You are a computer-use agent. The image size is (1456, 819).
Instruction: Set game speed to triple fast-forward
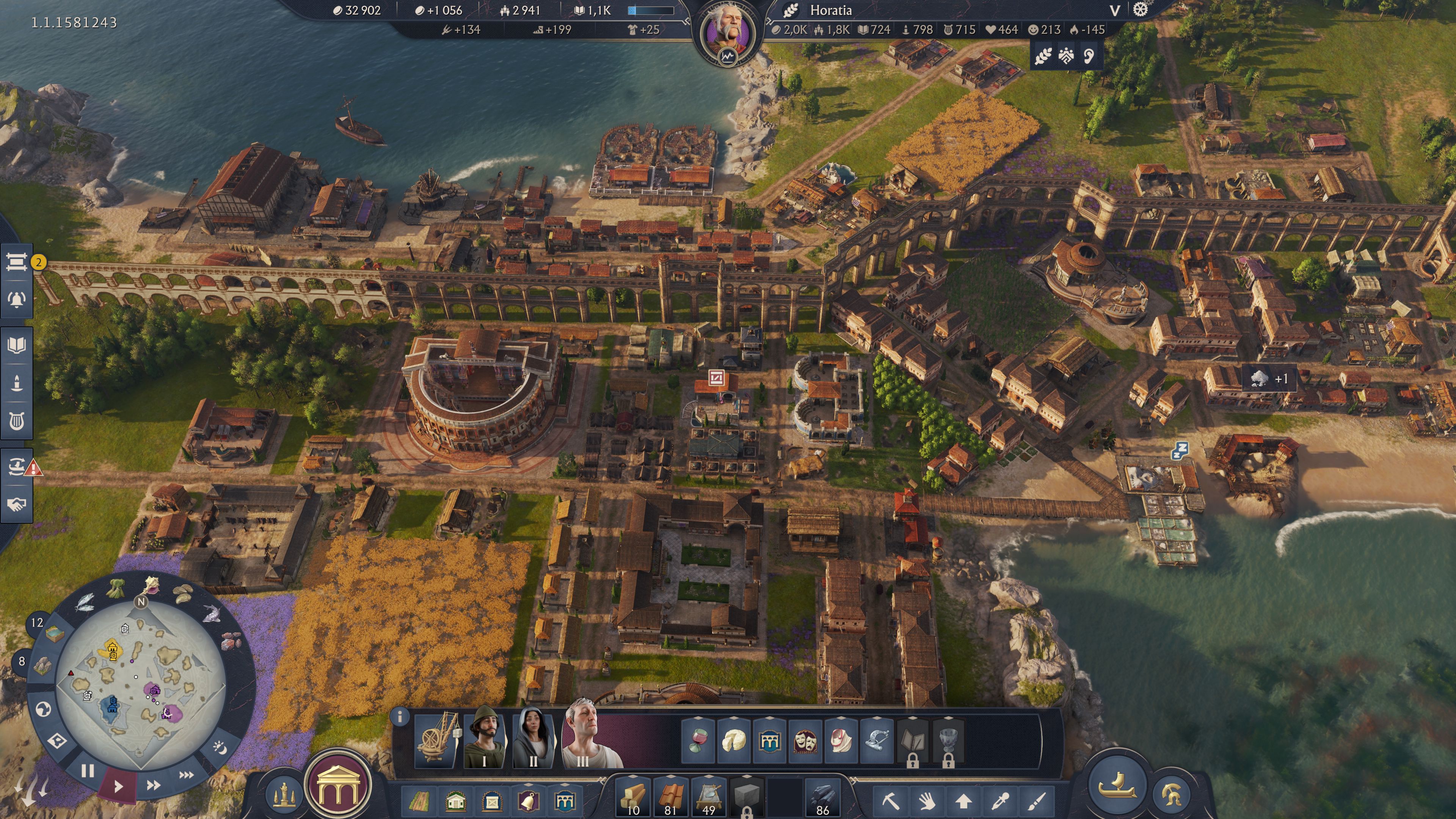click(186, 775)
